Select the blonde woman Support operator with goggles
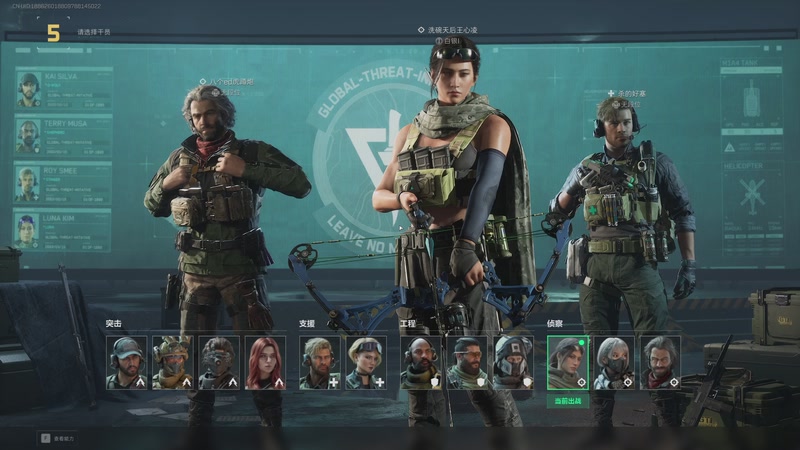This screenshot has height=450, width=800. pyautogui.click(x=365, y=362)
